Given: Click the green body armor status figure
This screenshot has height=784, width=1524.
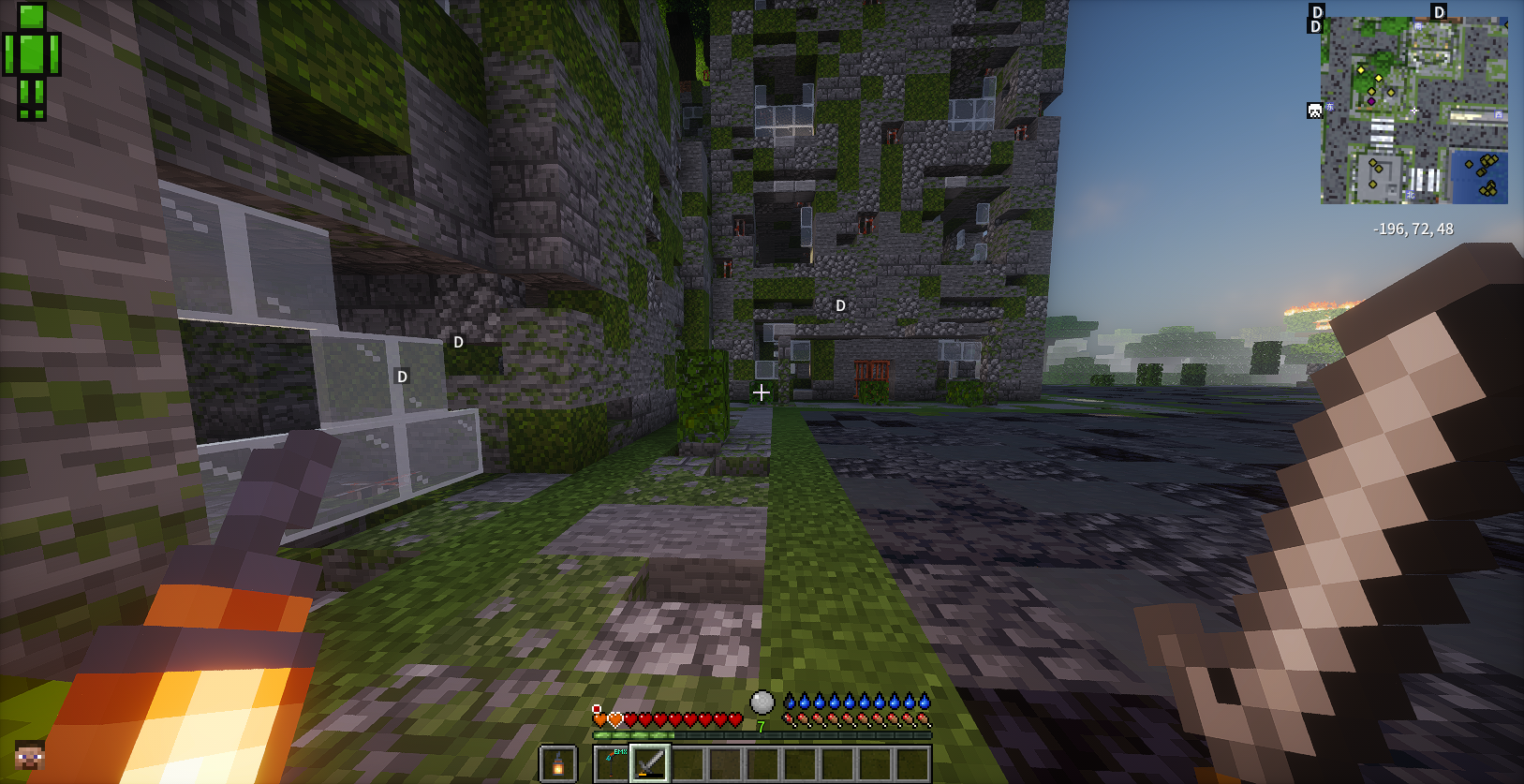Looking at the screenshot, I should pos(32,62).
